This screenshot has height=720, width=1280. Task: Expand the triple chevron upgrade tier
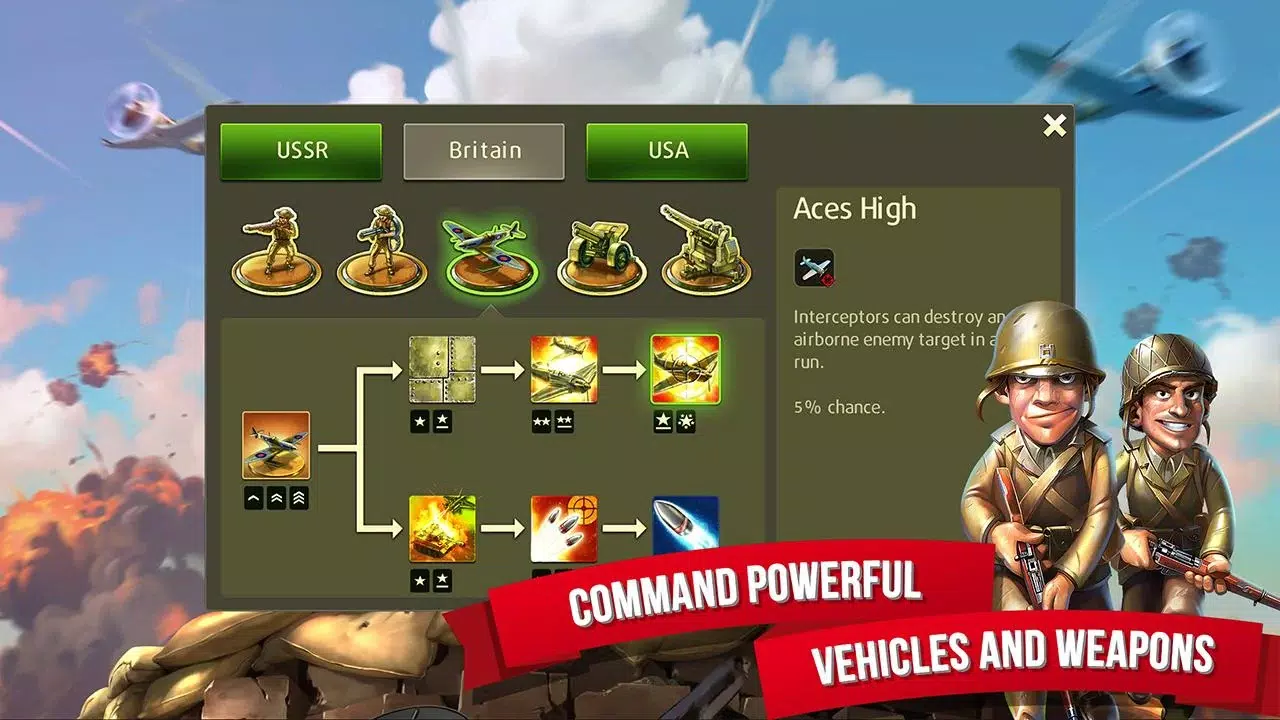(x=296, y=497)
